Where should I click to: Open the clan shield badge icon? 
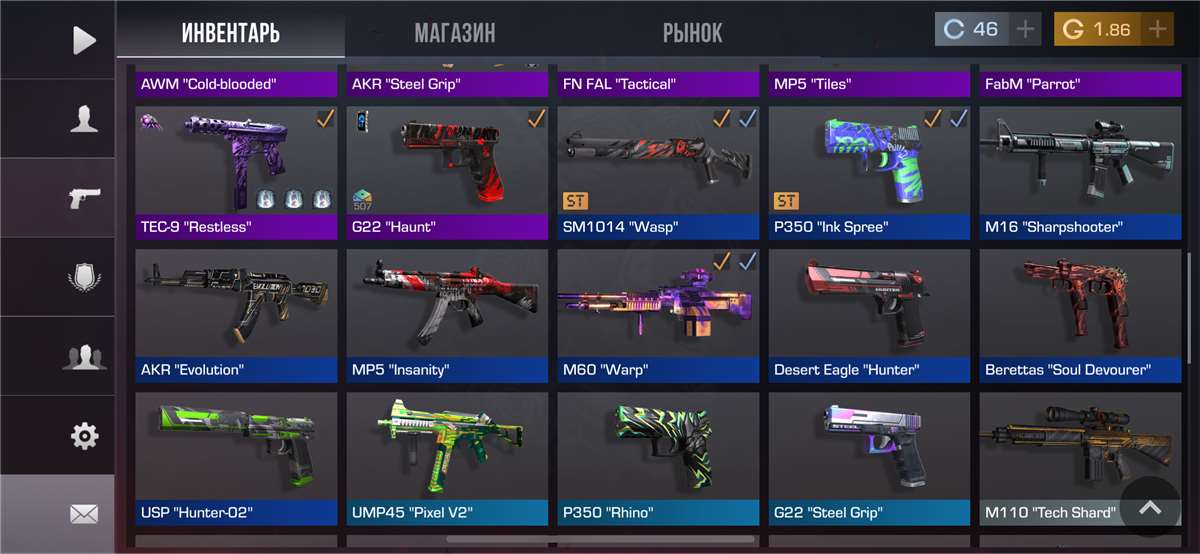[x=84, y=277]
